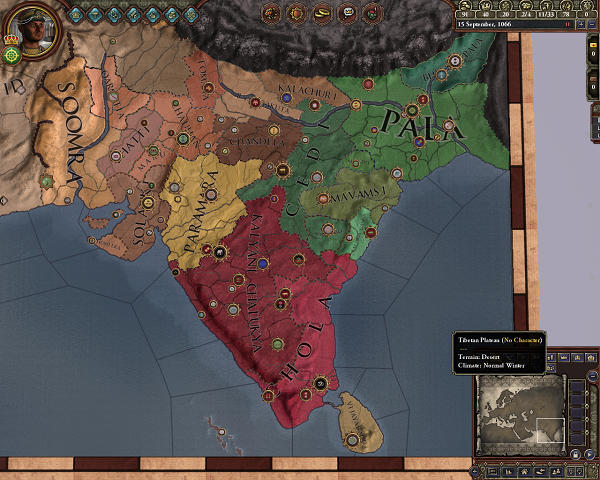Click the red flower alert icon

pos(369,13)
